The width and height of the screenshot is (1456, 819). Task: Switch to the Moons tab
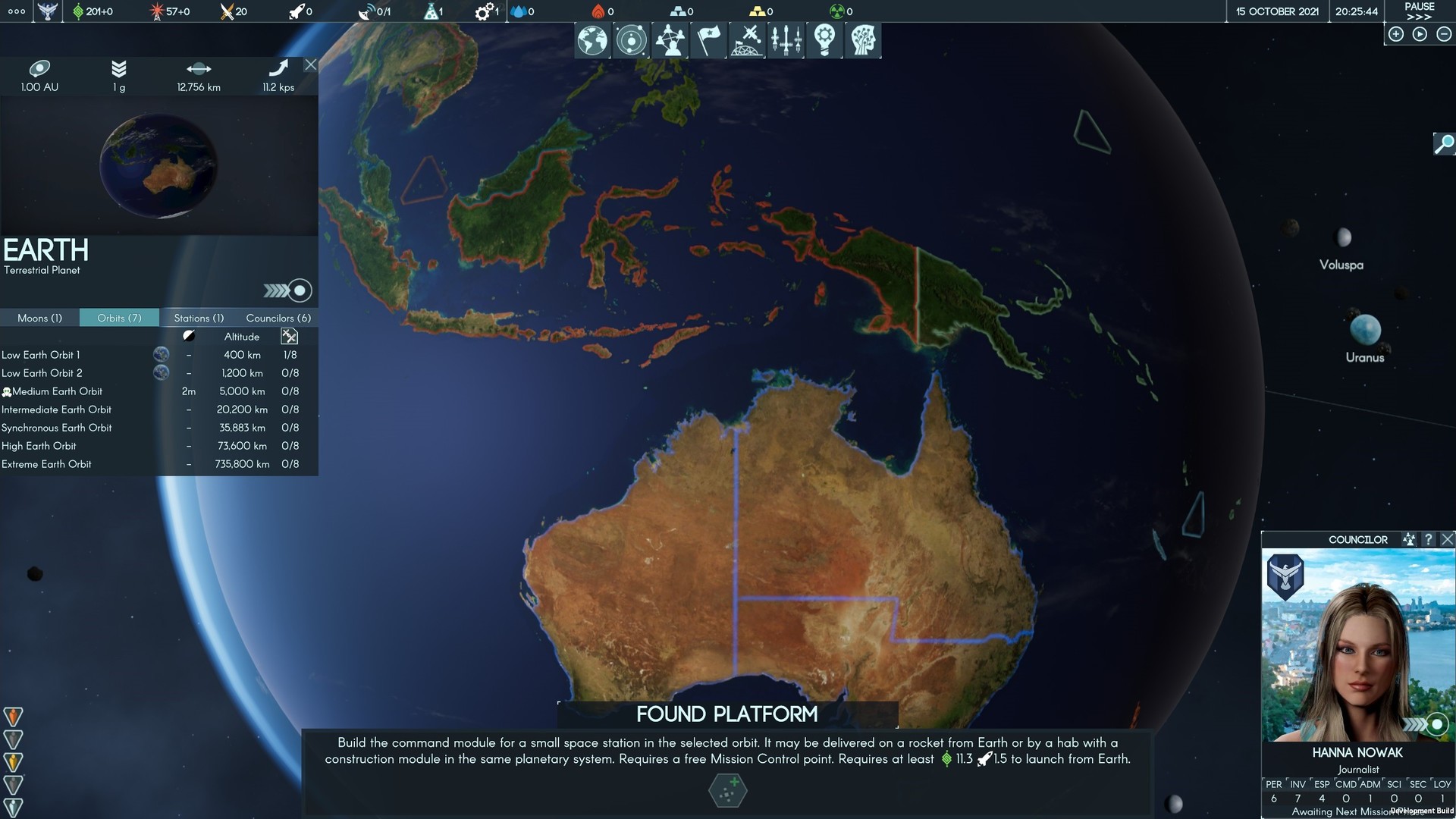39,318
